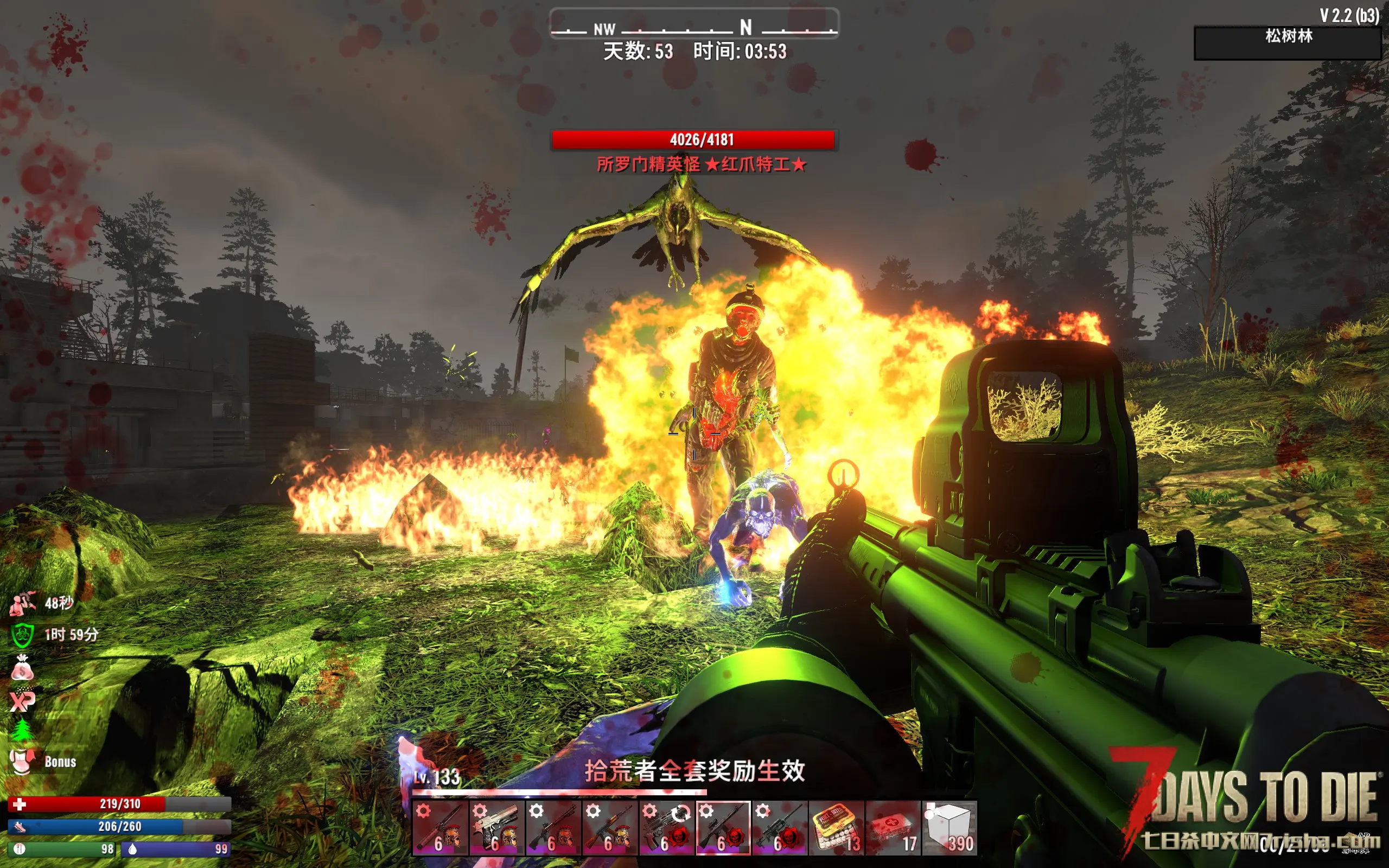
Task: Inspect the 48-second coughing buff icon
Action: point(22,603)
